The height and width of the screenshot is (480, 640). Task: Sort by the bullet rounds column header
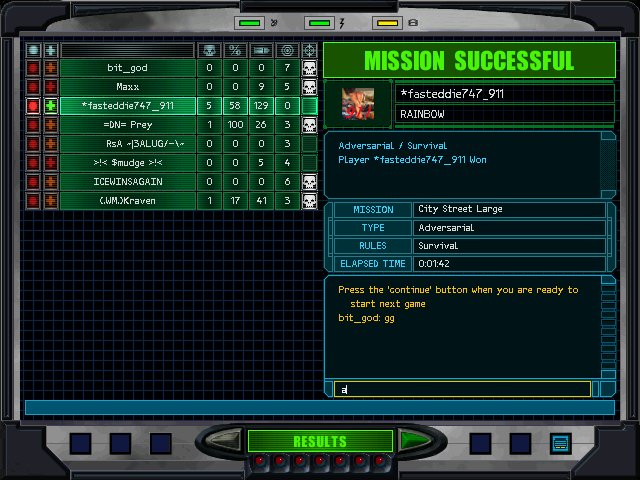pos(261,49)
